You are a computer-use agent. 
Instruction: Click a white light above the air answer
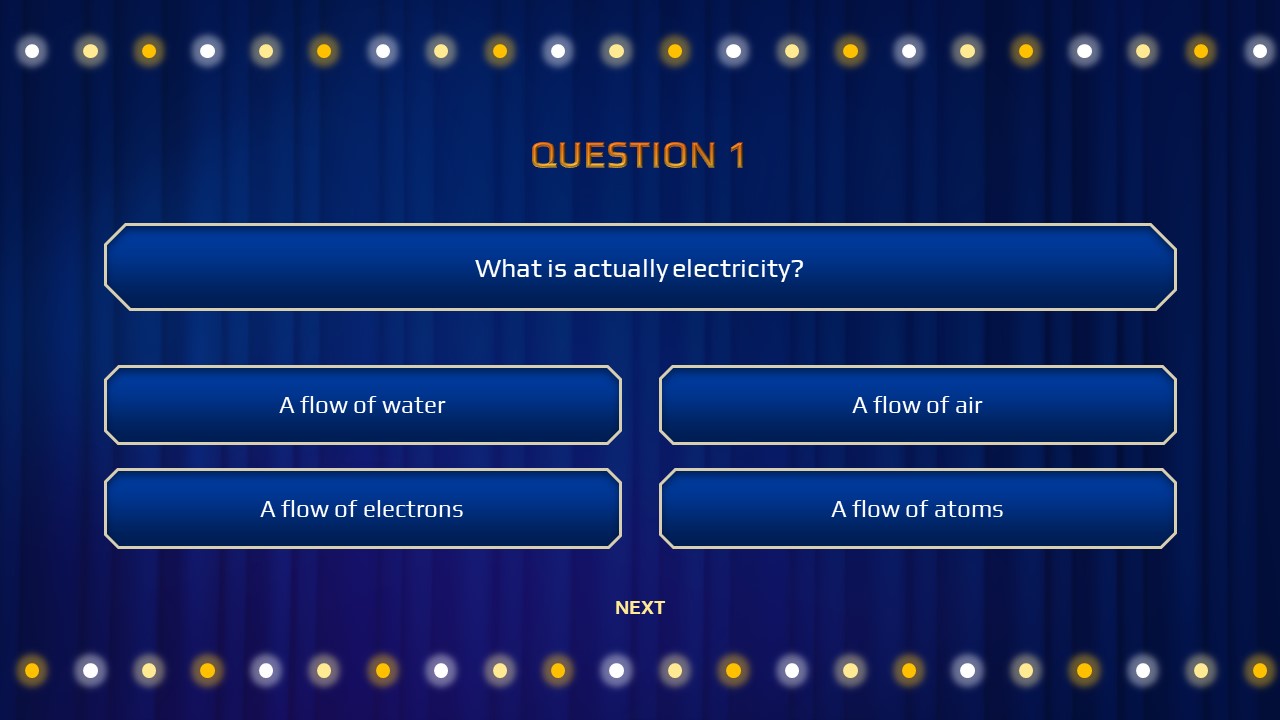(908, 49)
